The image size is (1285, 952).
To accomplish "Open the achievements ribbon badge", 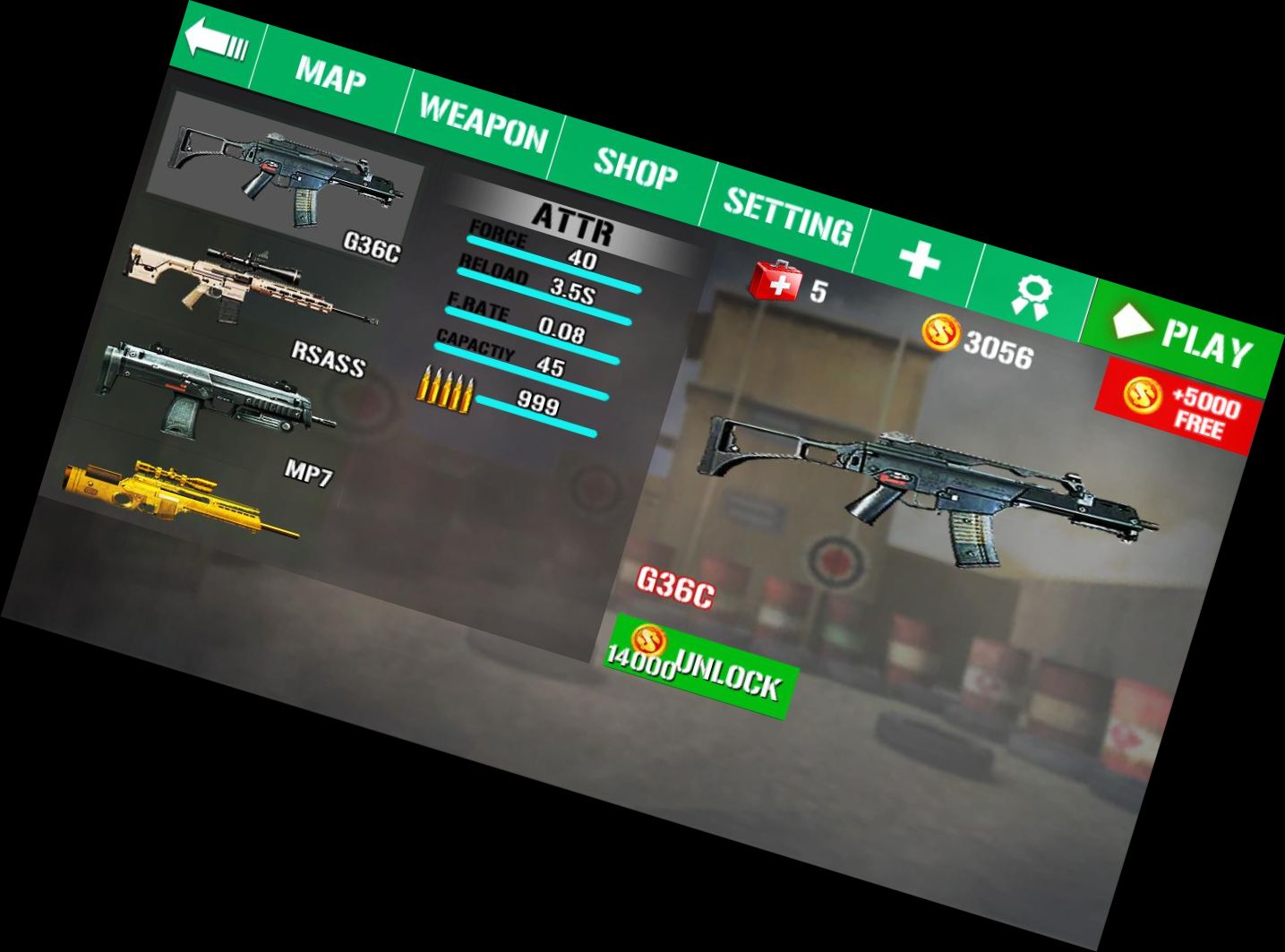I will 1032,294.
